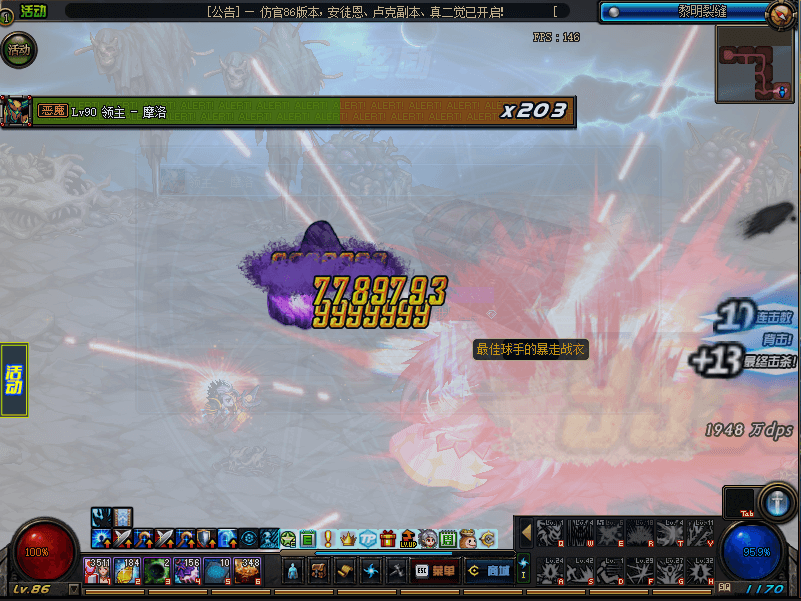This screenshot has height=601, width=801.
Task: Click the round 活动 button at top left
Action: tap(18, 49)
